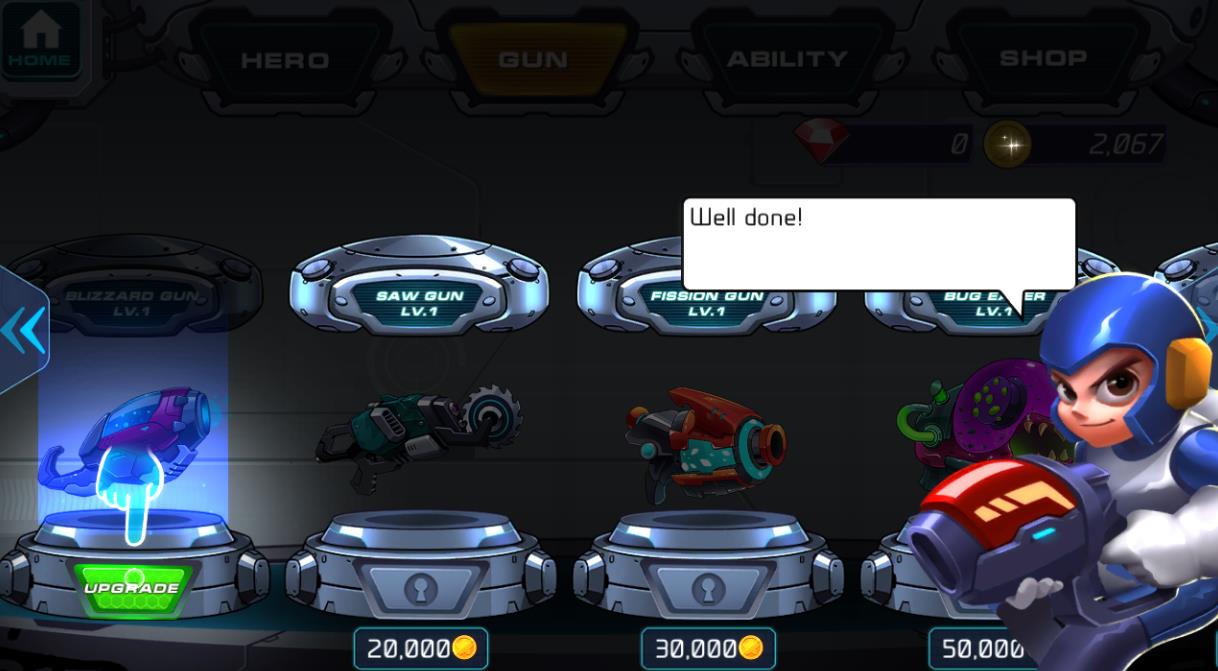Dismiss the "Well done!" speech bubble
The height and width of the screenshot is (671, 1218).
[x=878, y=244]
